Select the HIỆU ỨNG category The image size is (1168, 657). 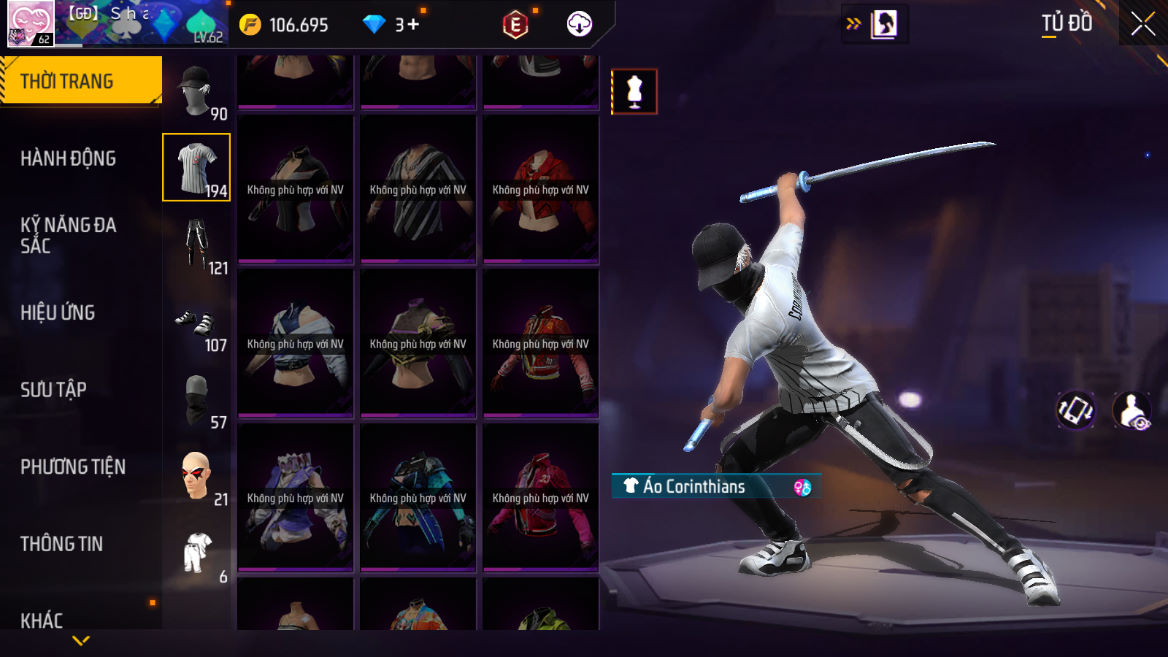click(x=58, y=312)
